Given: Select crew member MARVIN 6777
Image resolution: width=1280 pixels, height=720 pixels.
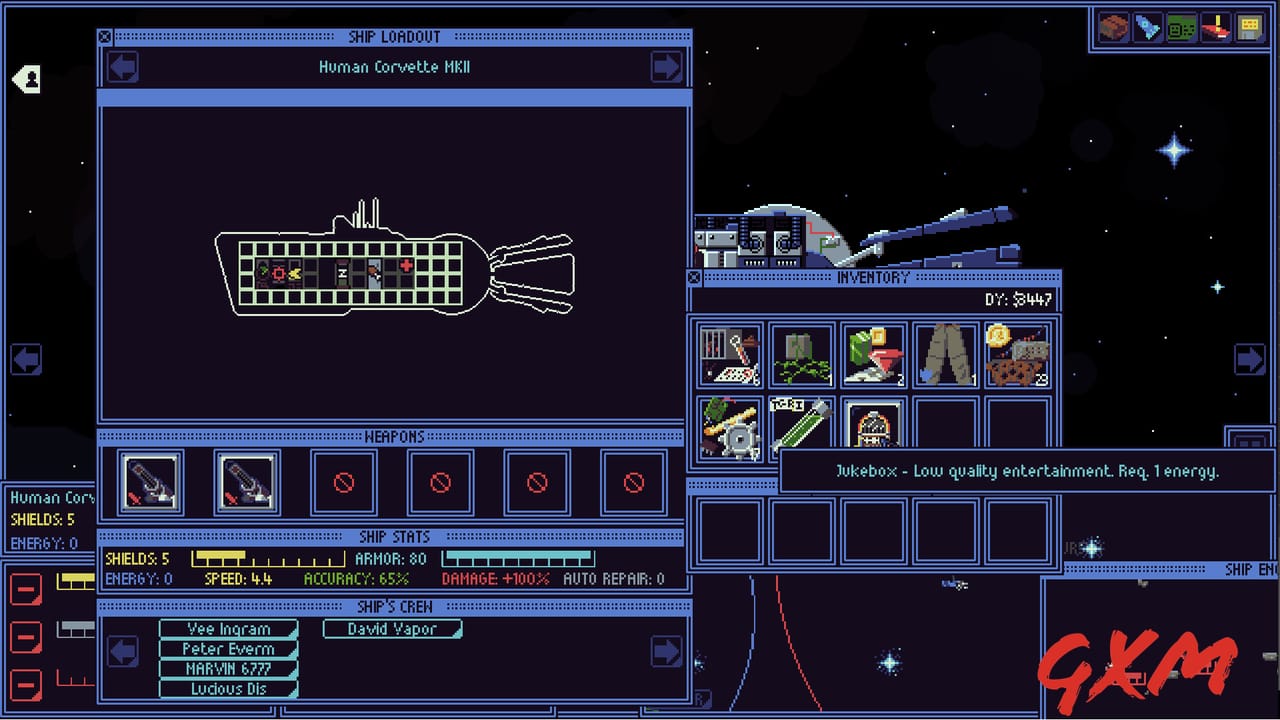Looking at the screenshot, I should pos(228,669).
